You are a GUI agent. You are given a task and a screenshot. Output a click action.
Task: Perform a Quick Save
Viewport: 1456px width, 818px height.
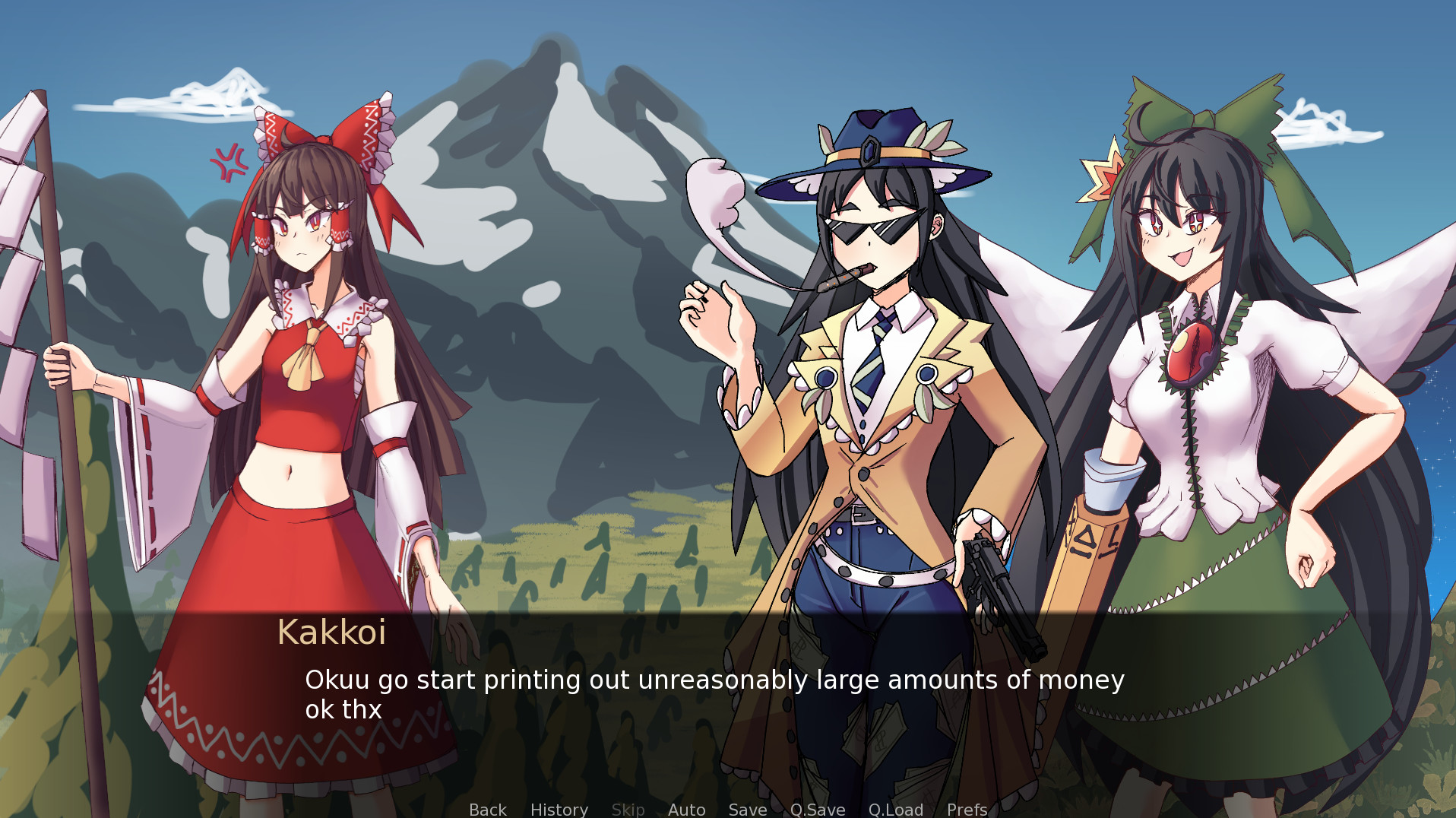click(x=817, y=809)
